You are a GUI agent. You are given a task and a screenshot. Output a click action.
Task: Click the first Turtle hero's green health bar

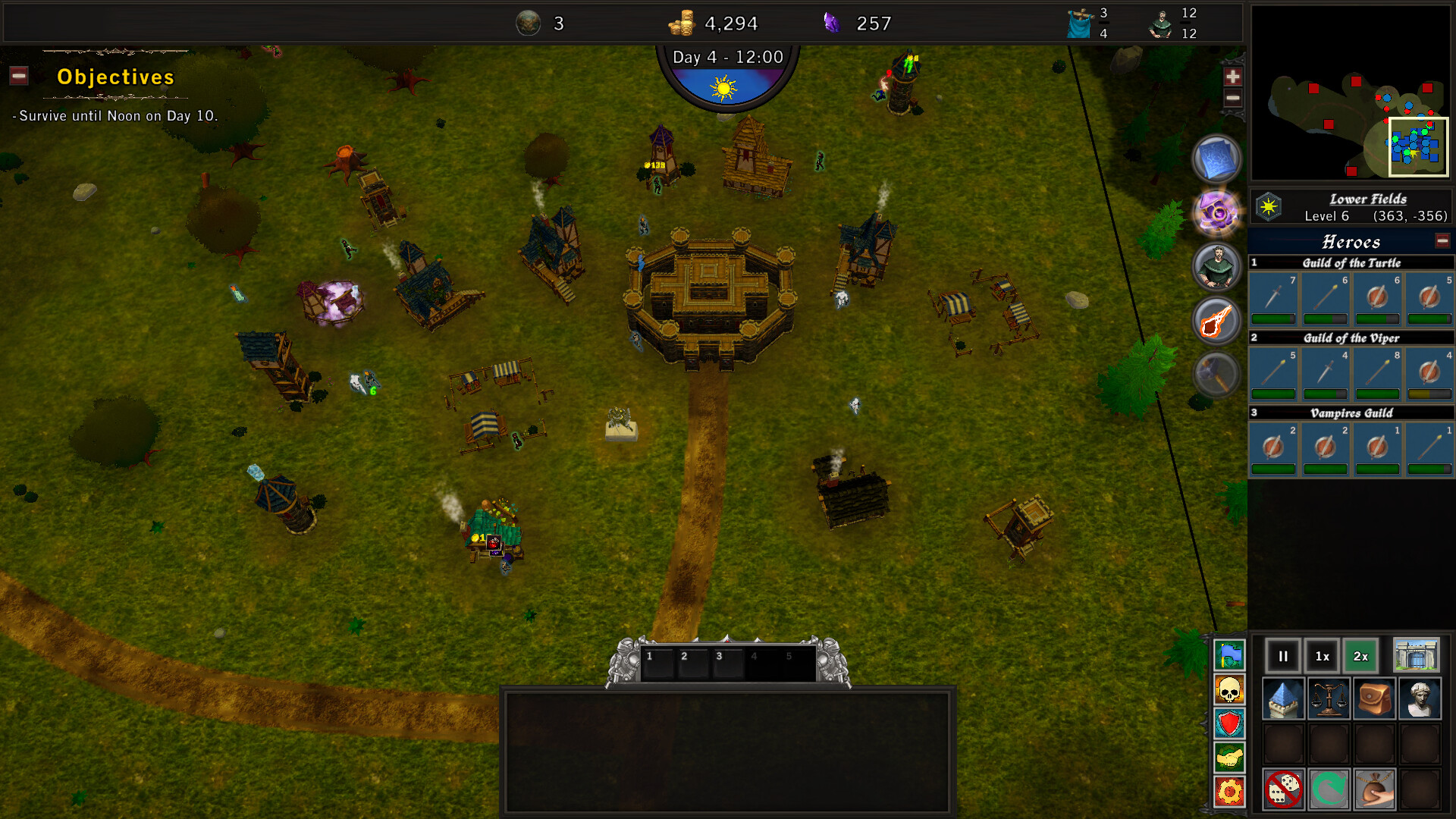point(1272,317)
